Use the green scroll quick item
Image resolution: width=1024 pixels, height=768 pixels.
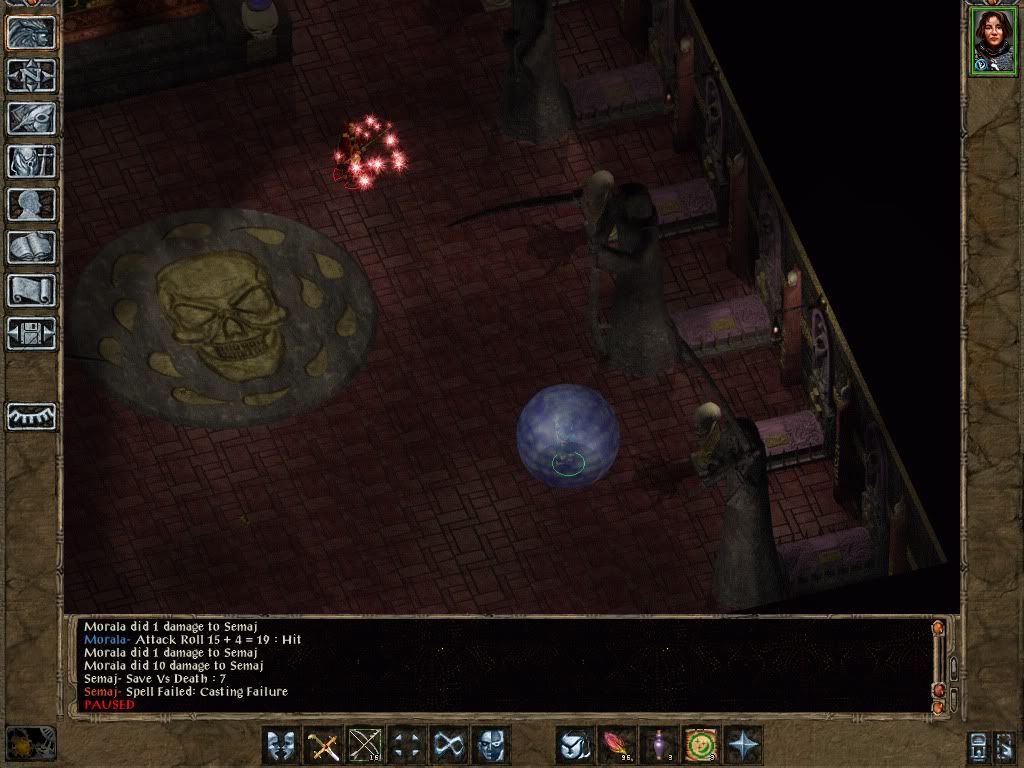click(x=701, y=745)
